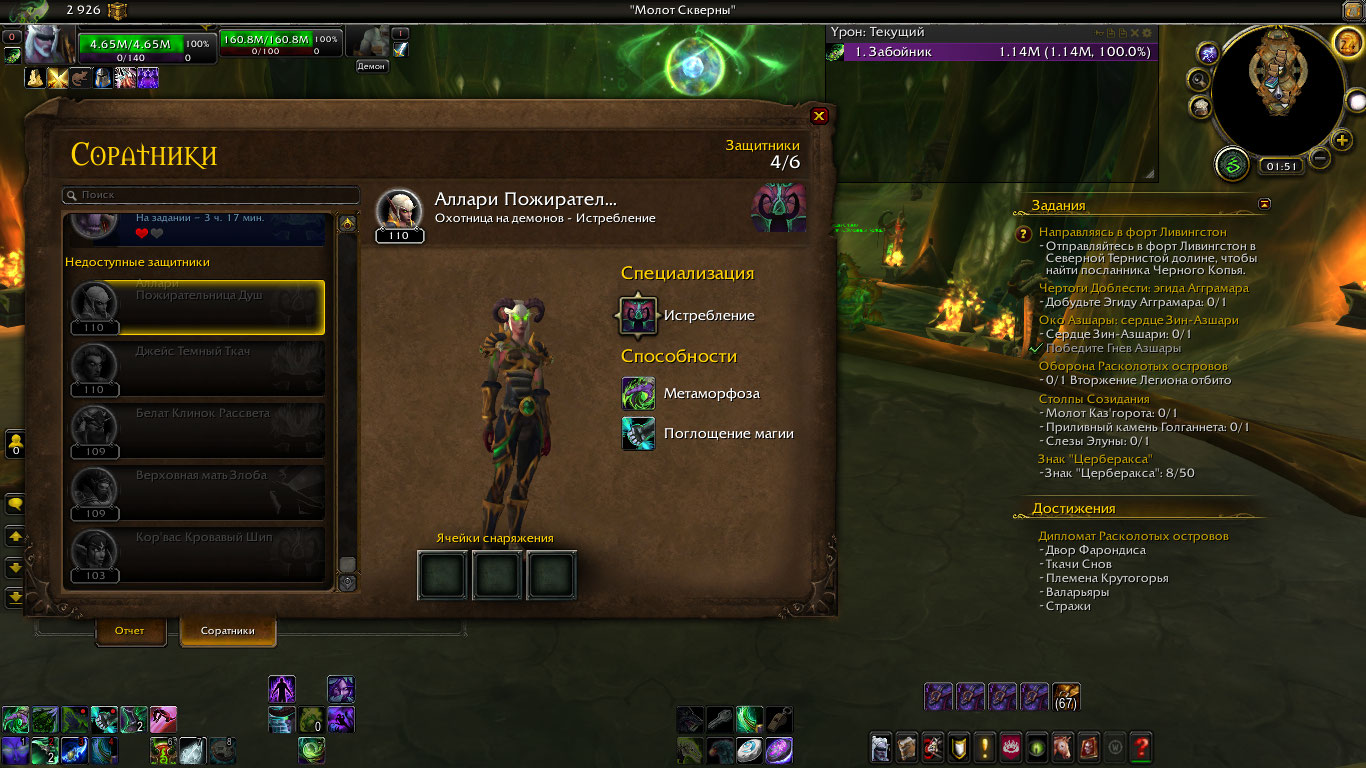Zoom in on the minimap

click(1343, 140)
